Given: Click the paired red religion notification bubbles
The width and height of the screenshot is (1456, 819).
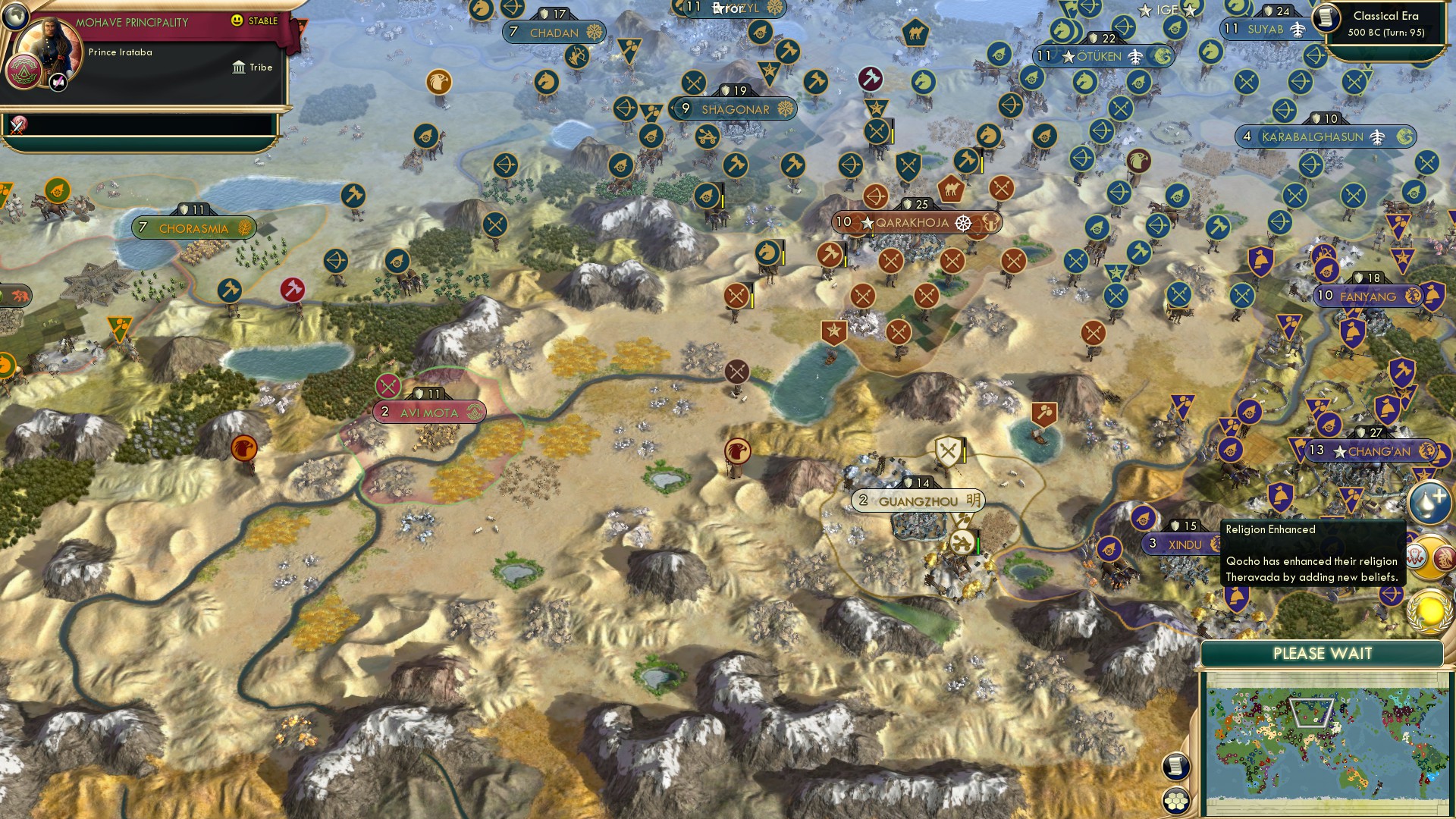Looking at the screenshot, I should pos(1429,557).
